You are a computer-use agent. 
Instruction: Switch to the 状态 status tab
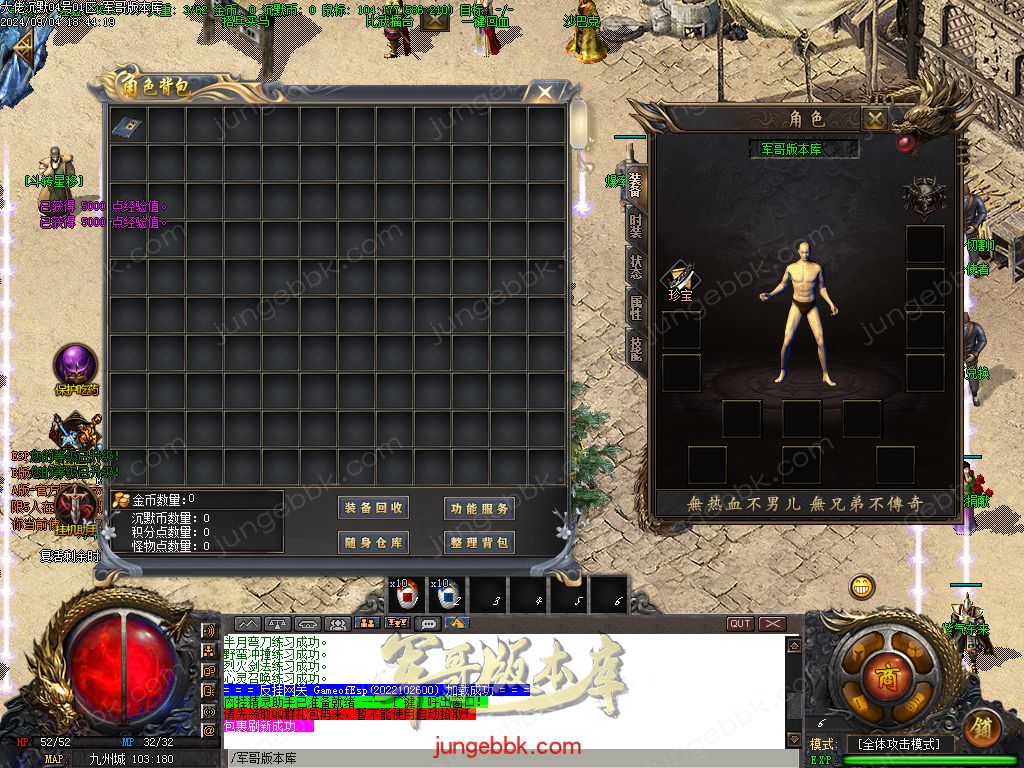[636, 266]
